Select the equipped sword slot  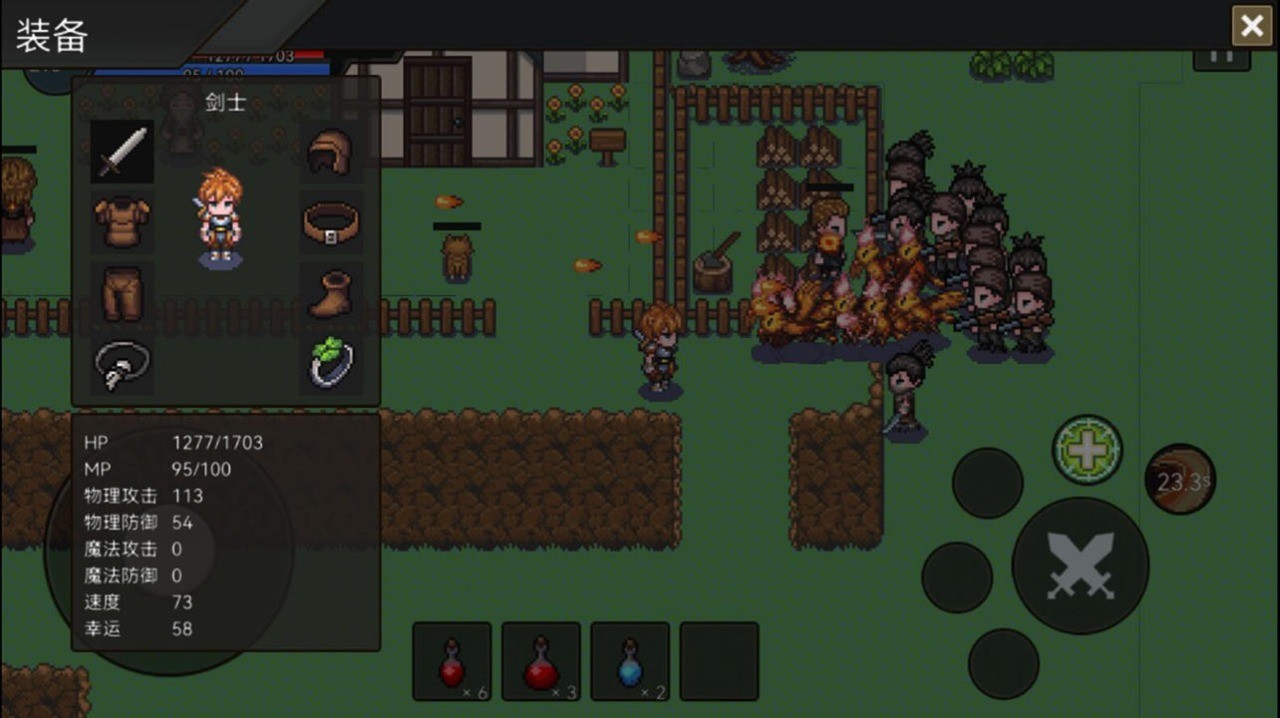pyautogui.click(x=122, y=152)
